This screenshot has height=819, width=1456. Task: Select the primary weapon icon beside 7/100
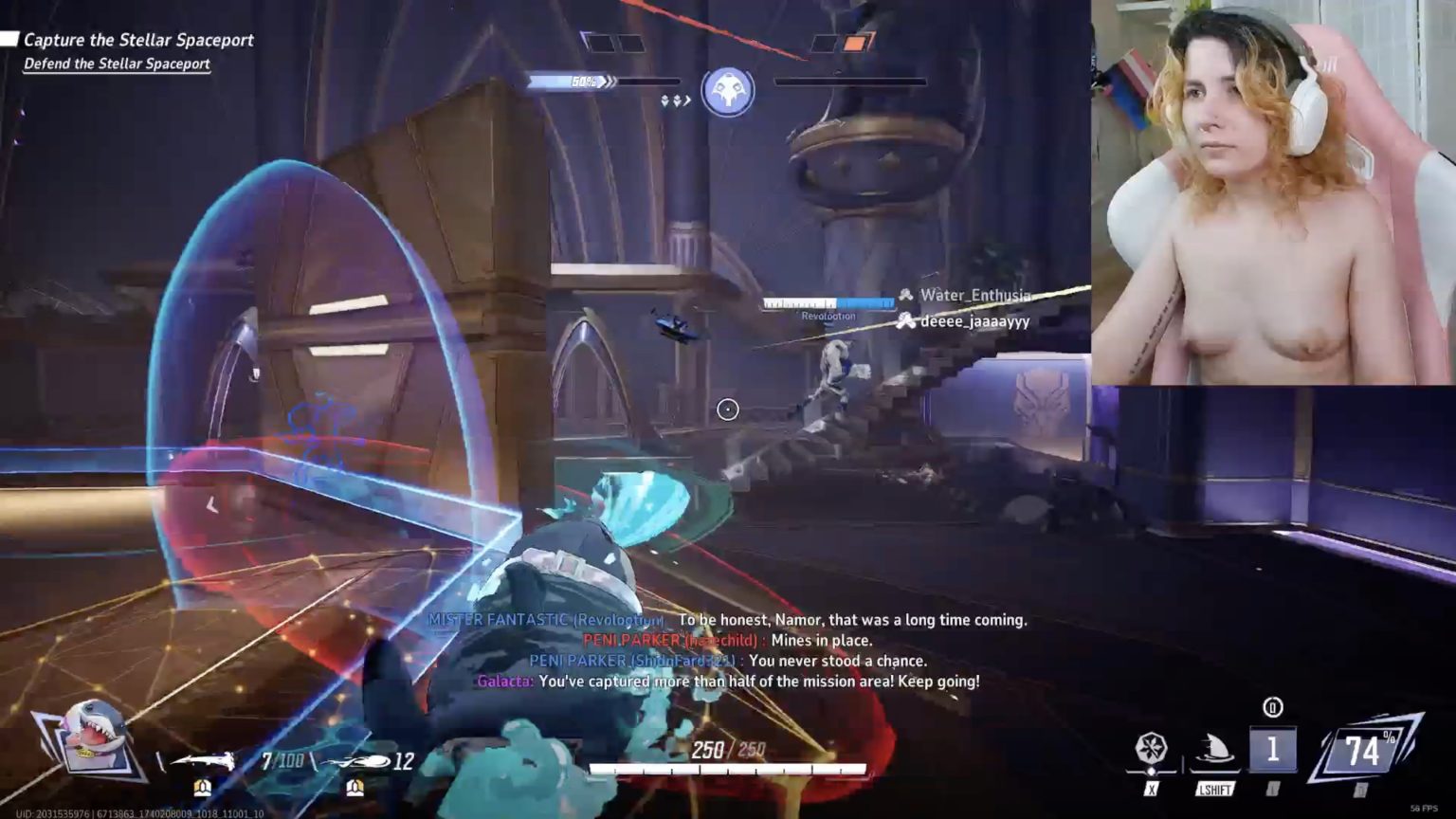(x=204, y=761)
